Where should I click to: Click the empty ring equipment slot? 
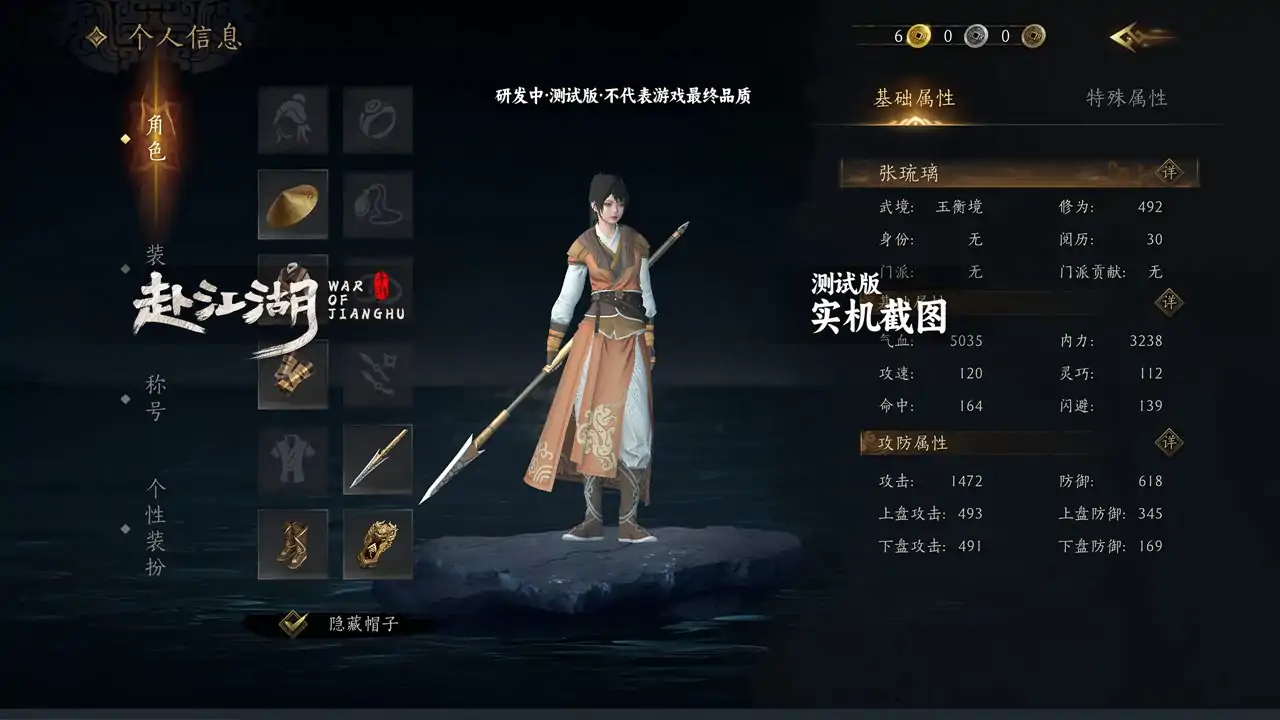pos(378,119)
